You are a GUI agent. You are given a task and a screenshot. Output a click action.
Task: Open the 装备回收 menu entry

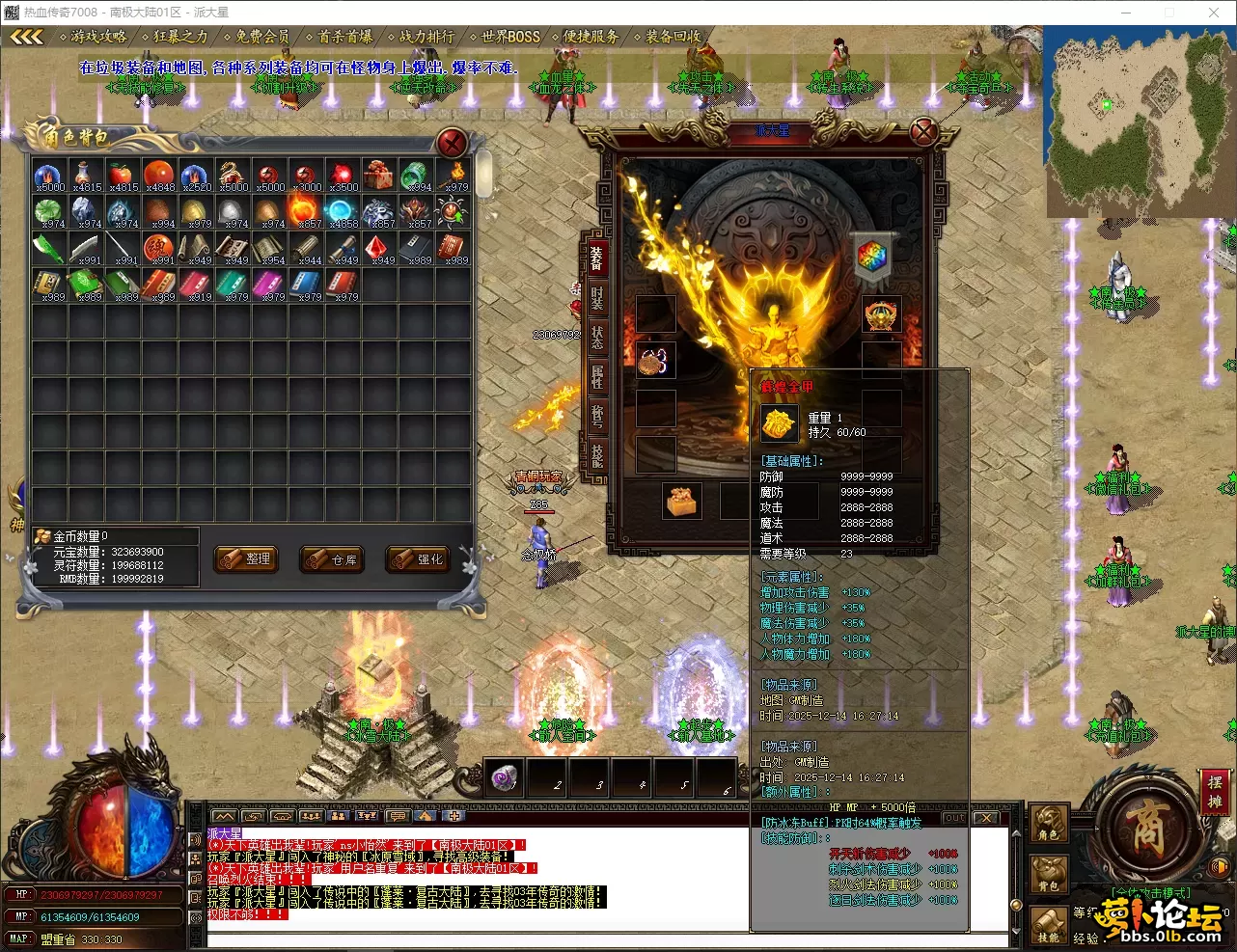coord(673,37)
